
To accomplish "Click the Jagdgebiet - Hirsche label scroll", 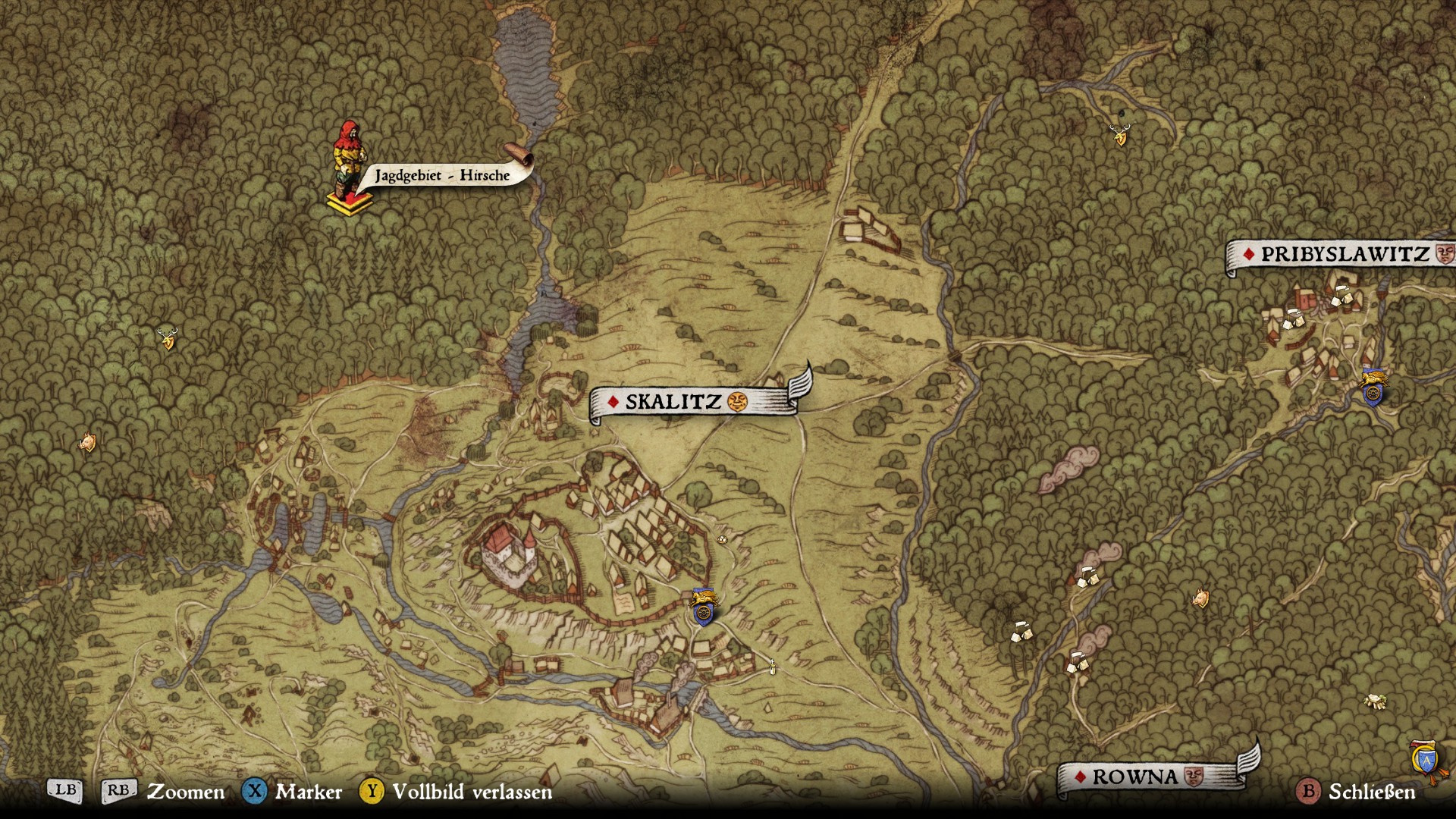I will coord(442,175).
